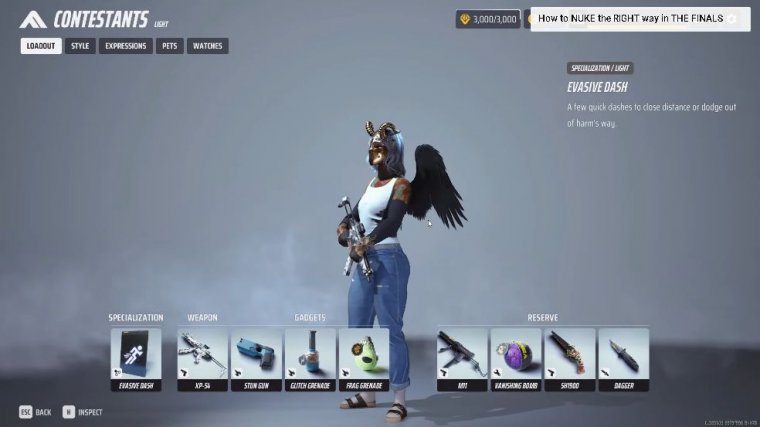
Task: Pick the Glitch Grenade gadget slot
Action: pyautogui.click(x=310, y=359)
